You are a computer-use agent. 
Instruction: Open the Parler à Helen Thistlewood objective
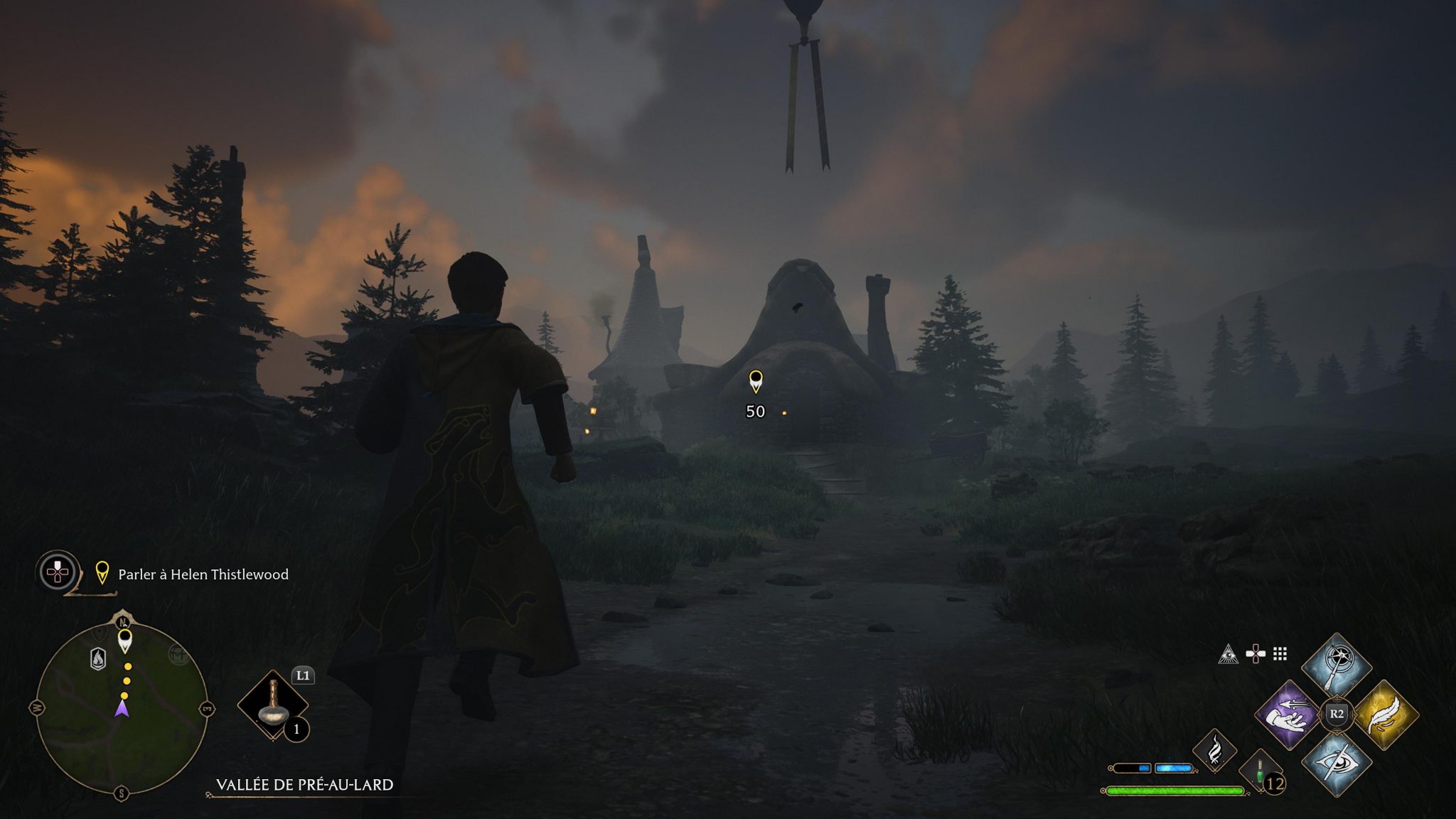click(x=203, y=574)
